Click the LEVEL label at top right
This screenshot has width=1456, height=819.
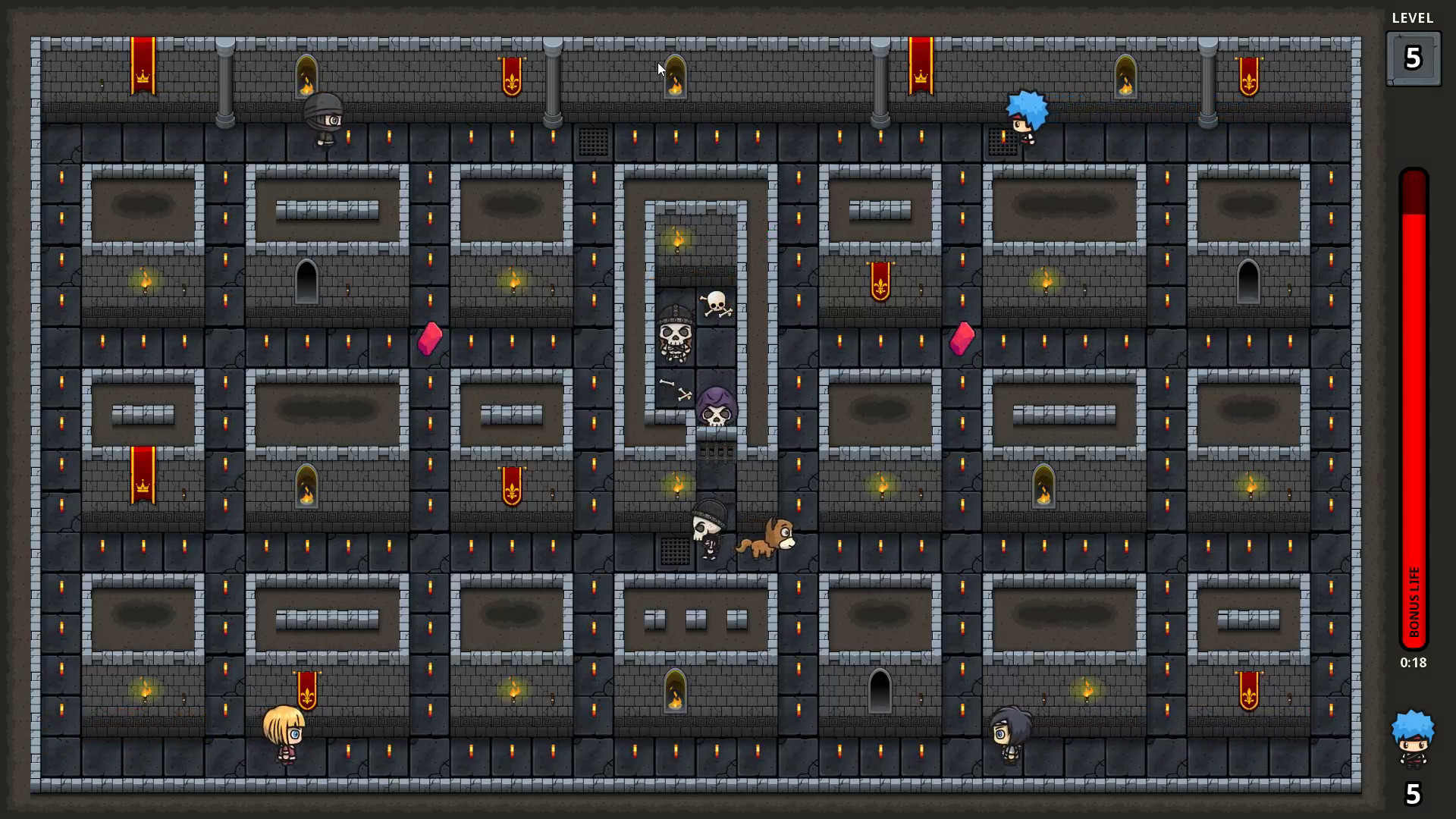coord(1412,18)
